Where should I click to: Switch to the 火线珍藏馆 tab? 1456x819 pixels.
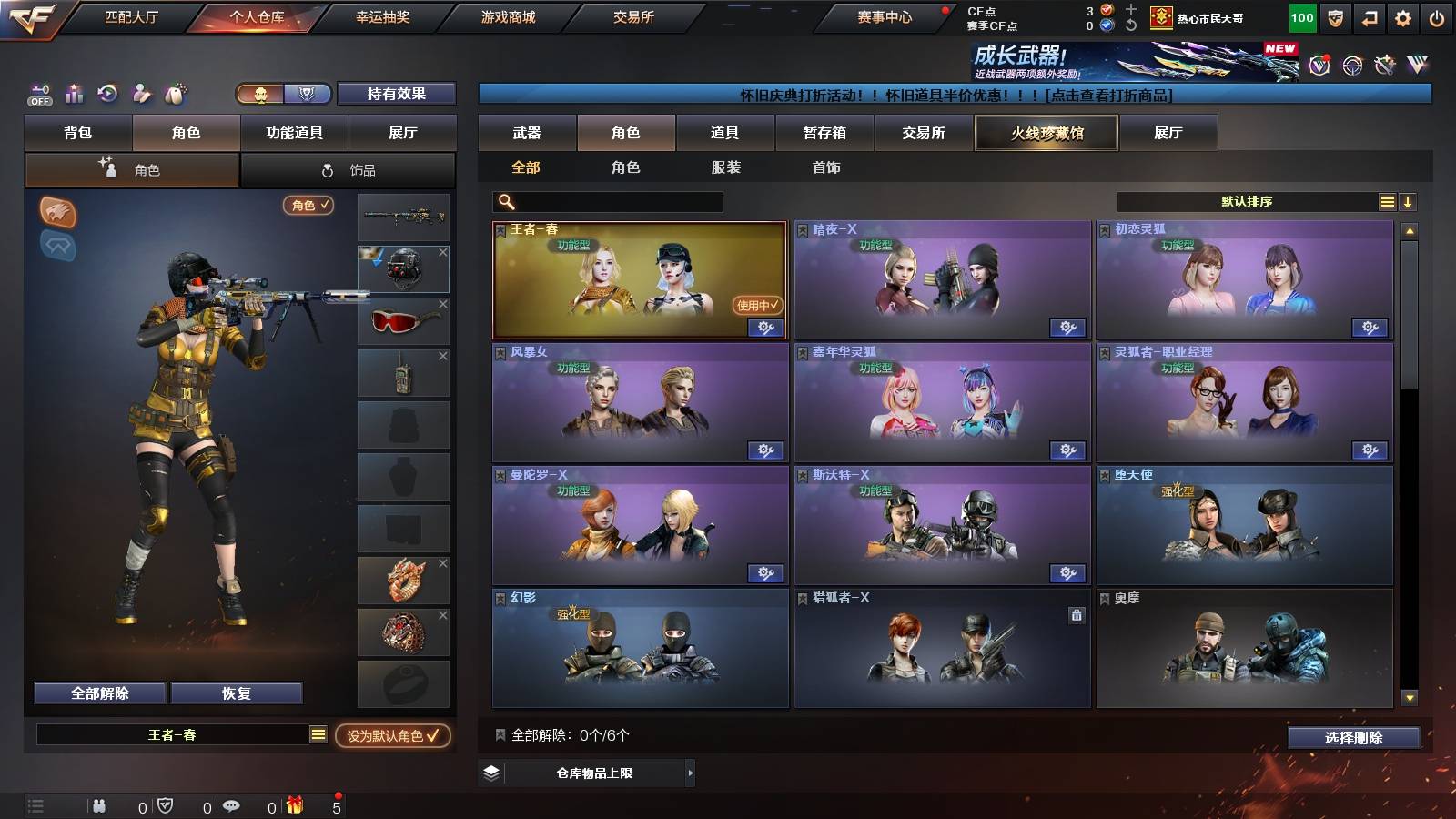(1046, 133)
